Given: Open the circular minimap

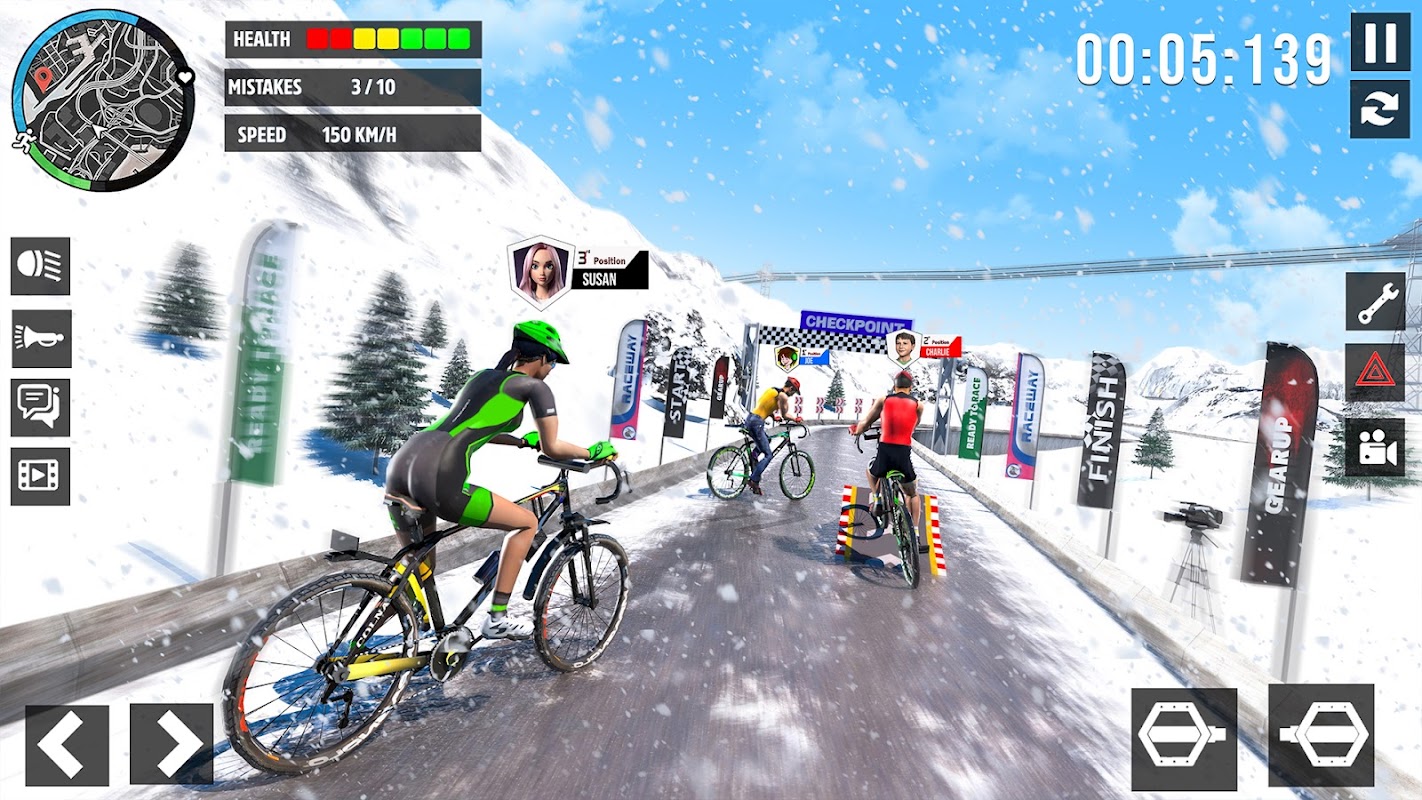Looking at the screenshot, I should [x=103, y=101].
